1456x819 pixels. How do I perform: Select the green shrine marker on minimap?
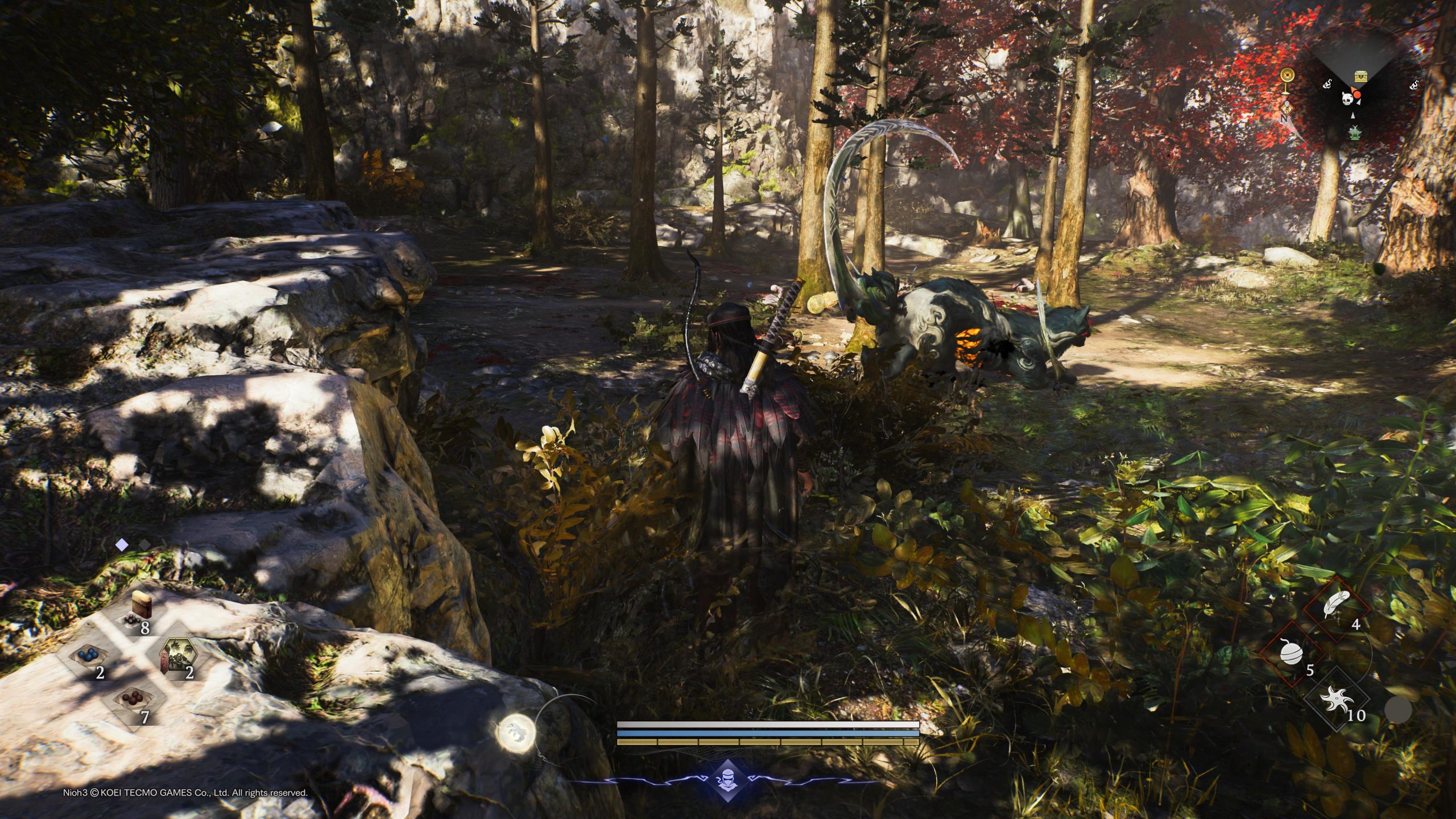coord(1356,133)
